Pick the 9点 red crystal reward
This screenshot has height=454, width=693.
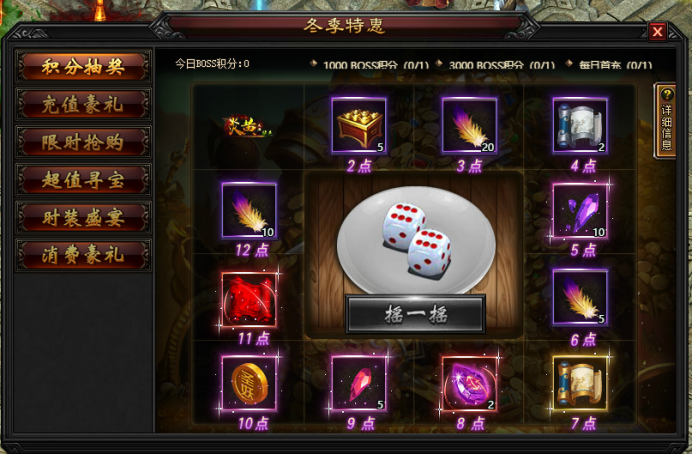click(x=359, y=383)
